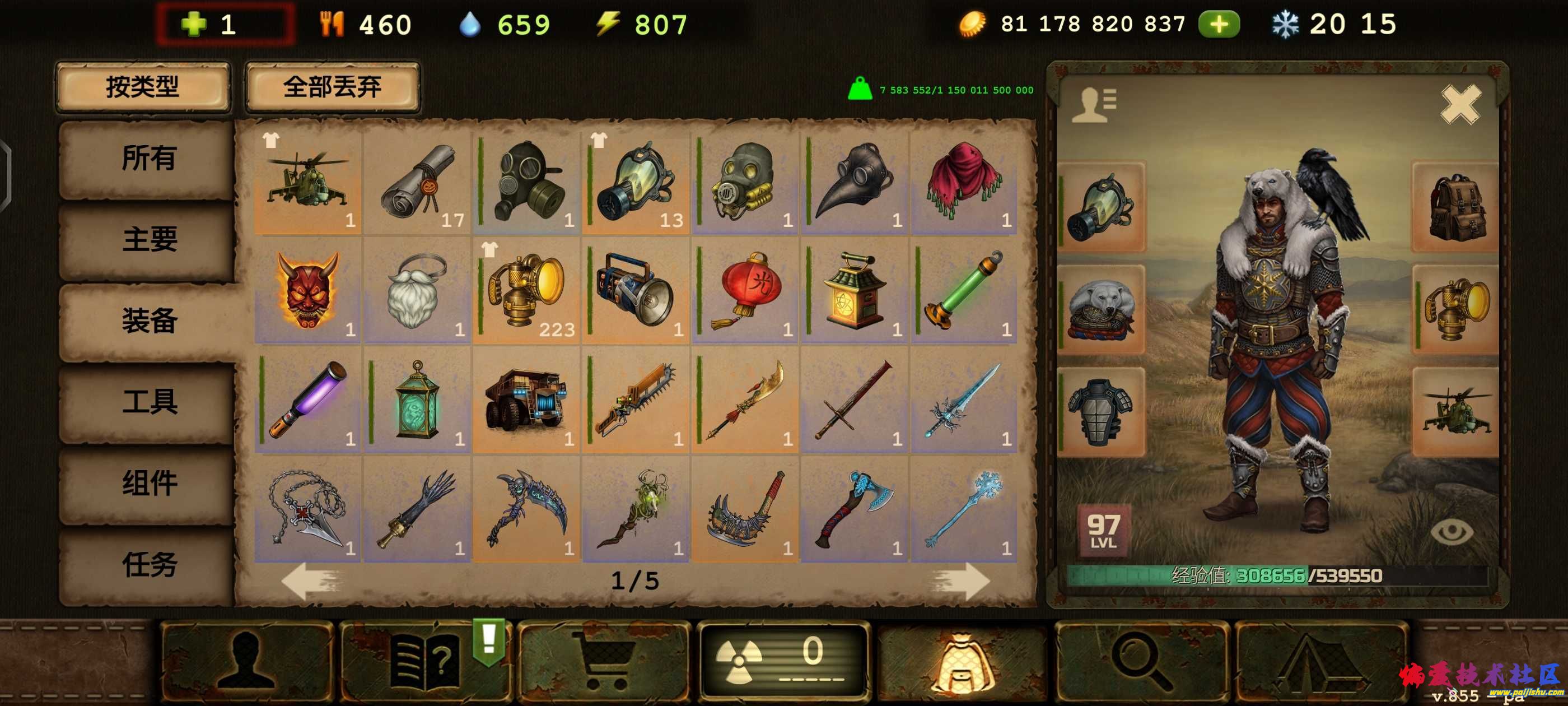Open the camp tent menu
The width and height of the screenshot is (1568, 706).
[1320, 661]
